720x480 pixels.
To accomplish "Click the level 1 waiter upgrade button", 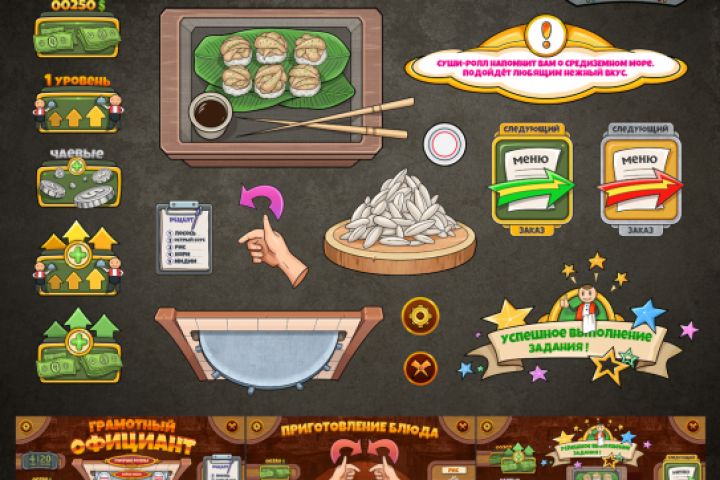I will click(x=77, y=112).
